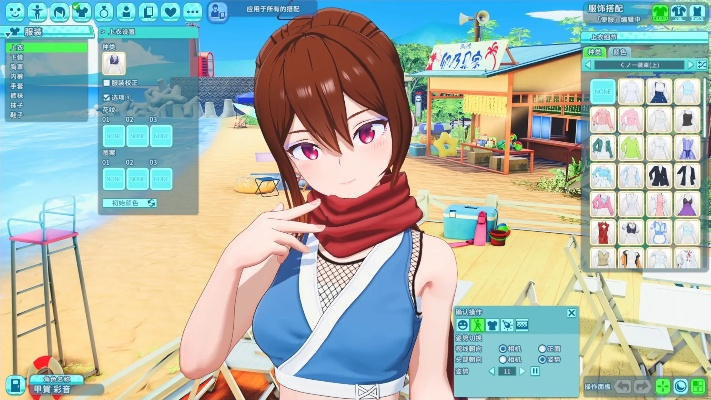Select 鞋子 in the clothing list
The height and width of the screenshot is (400, 711).
tap(17, 115)
